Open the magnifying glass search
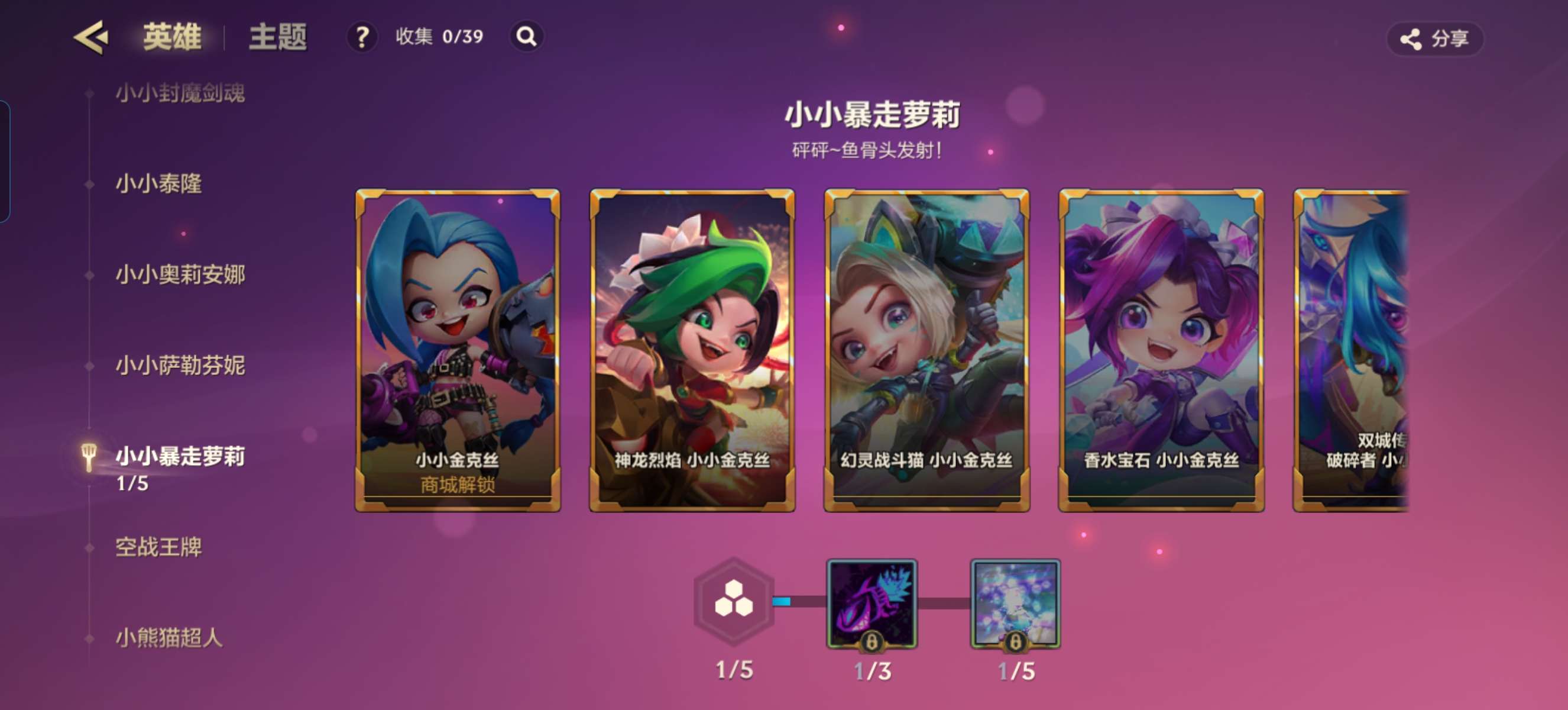 (527, 37)
